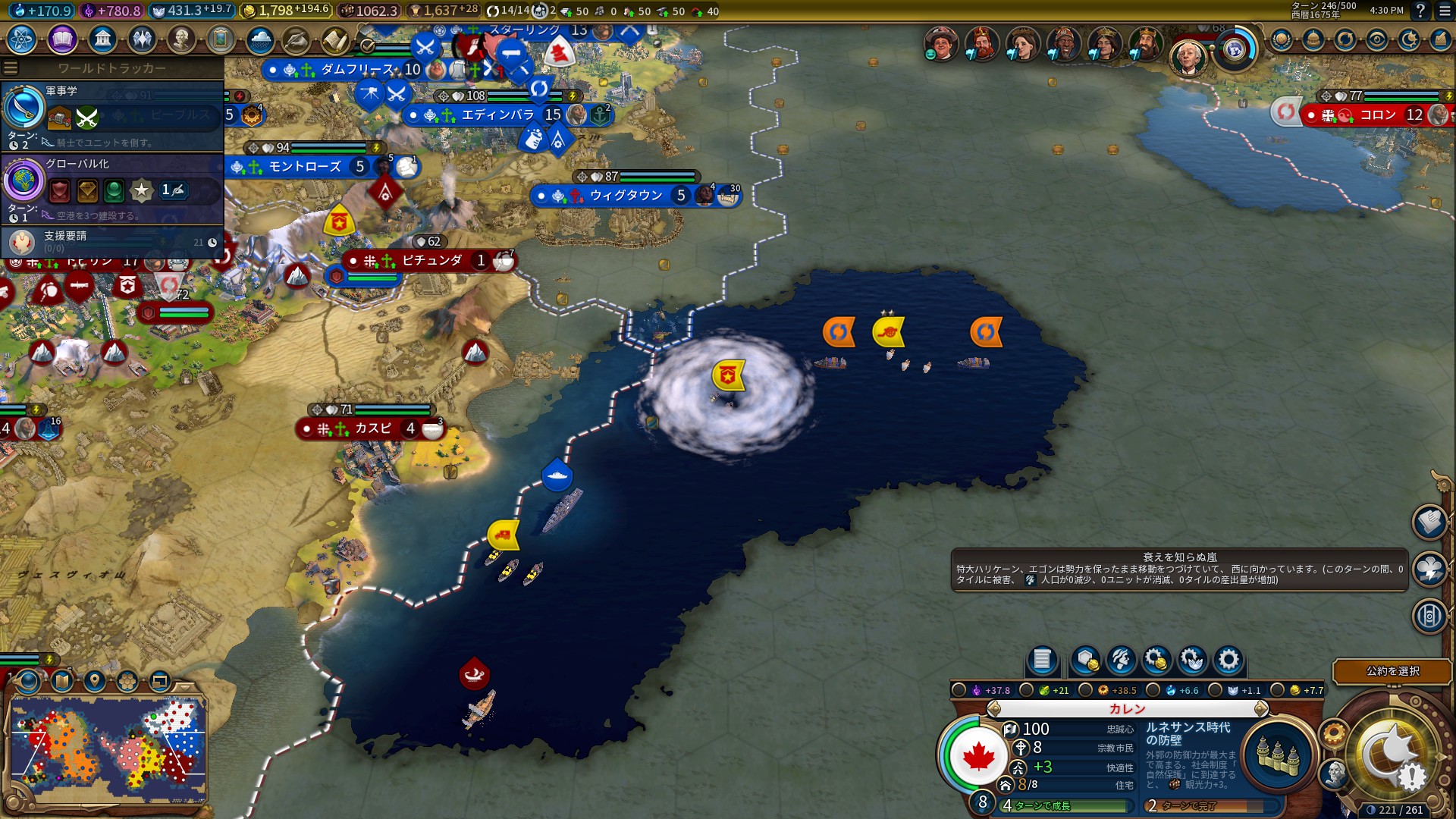Click the カレン city name banner
Viewport: 1456px width, 819px height.
(x=1127, y=709)
